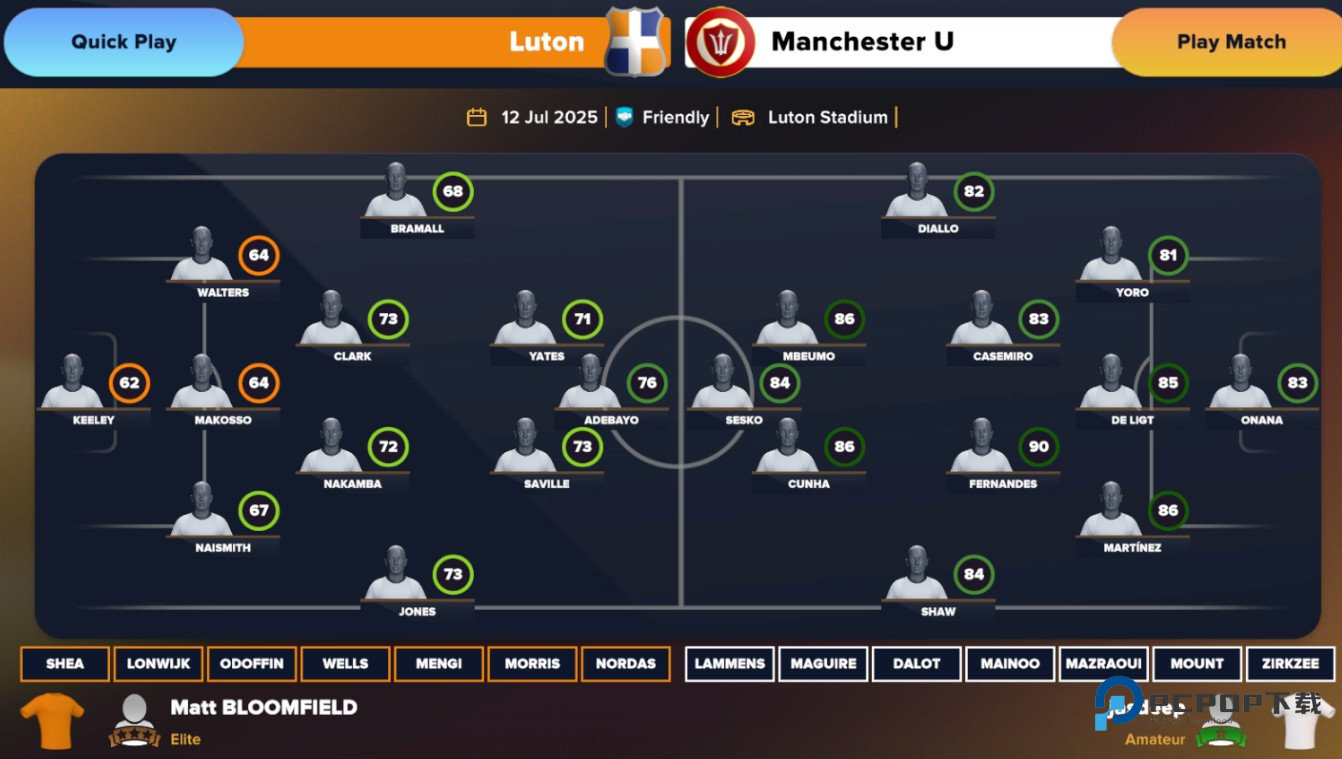
Task: Select Luton goalkeeper Keeley
Action: (73, 385)
